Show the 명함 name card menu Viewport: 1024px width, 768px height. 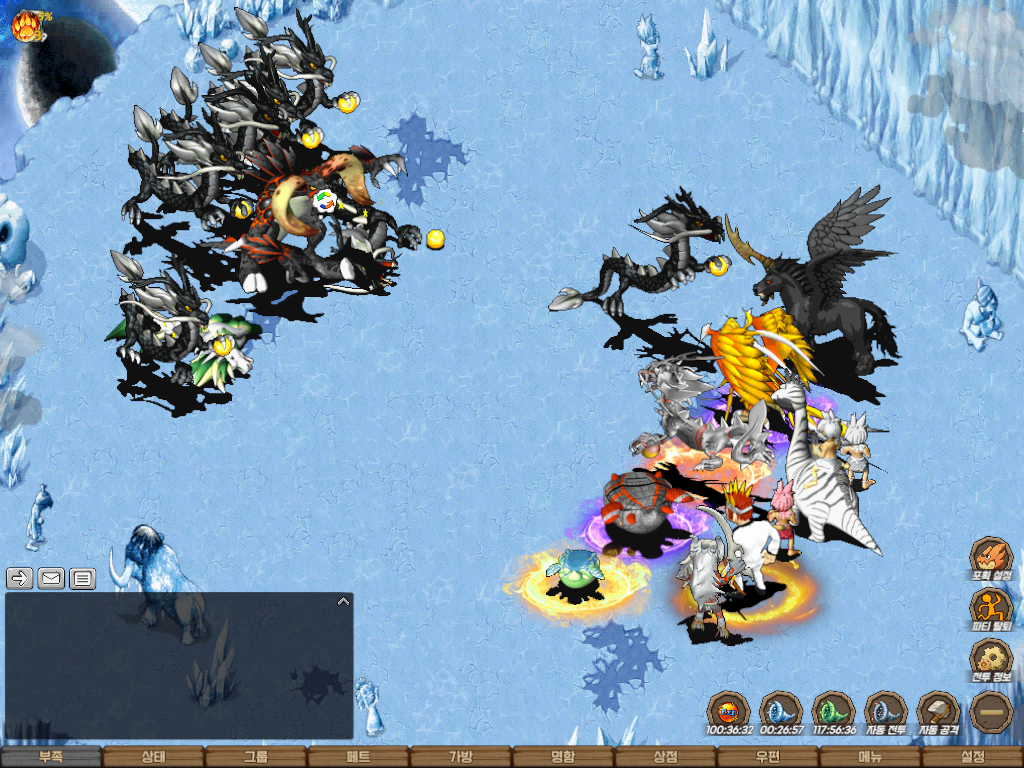(x=563, y=757)
